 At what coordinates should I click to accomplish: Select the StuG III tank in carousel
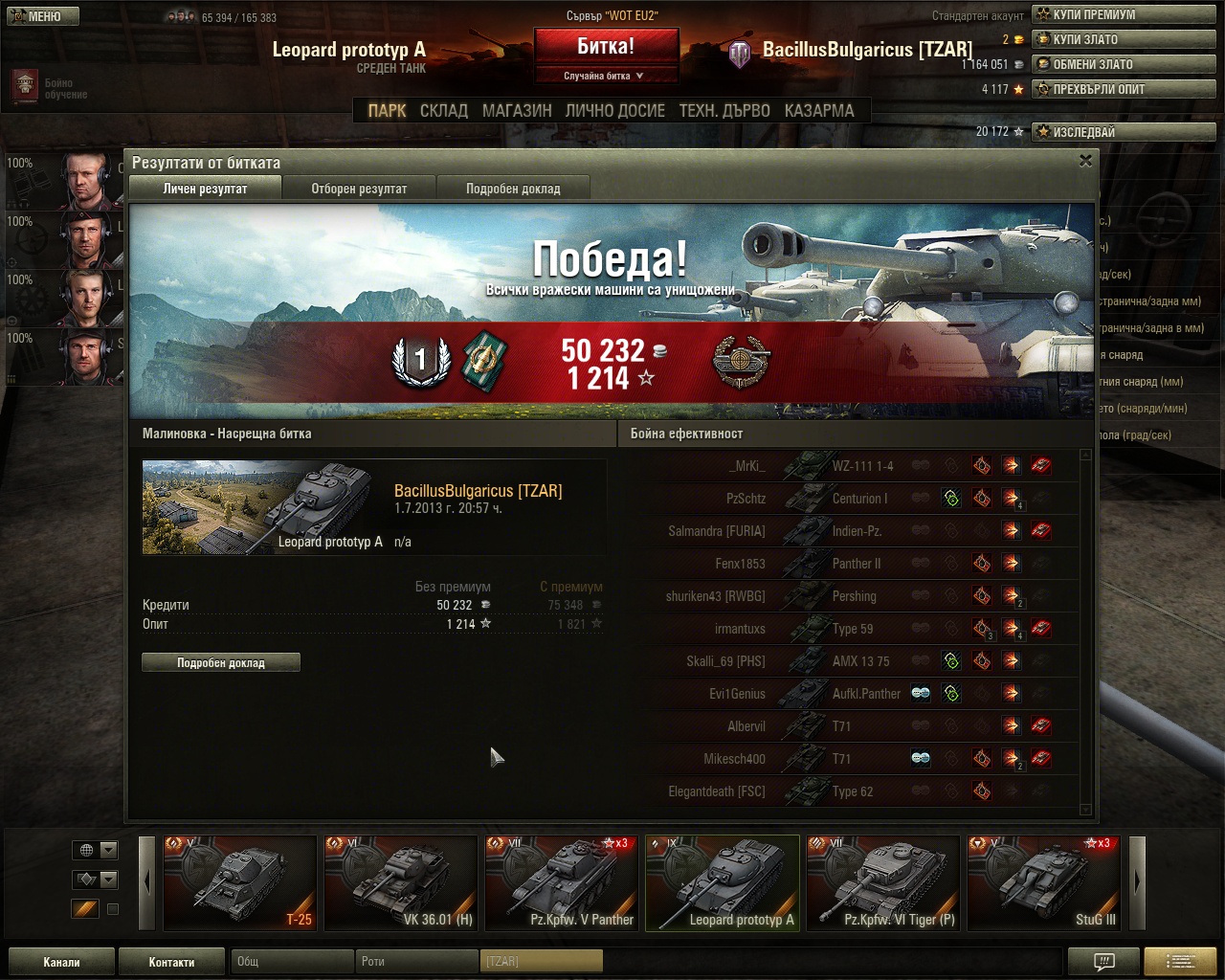pos(1044,882)
